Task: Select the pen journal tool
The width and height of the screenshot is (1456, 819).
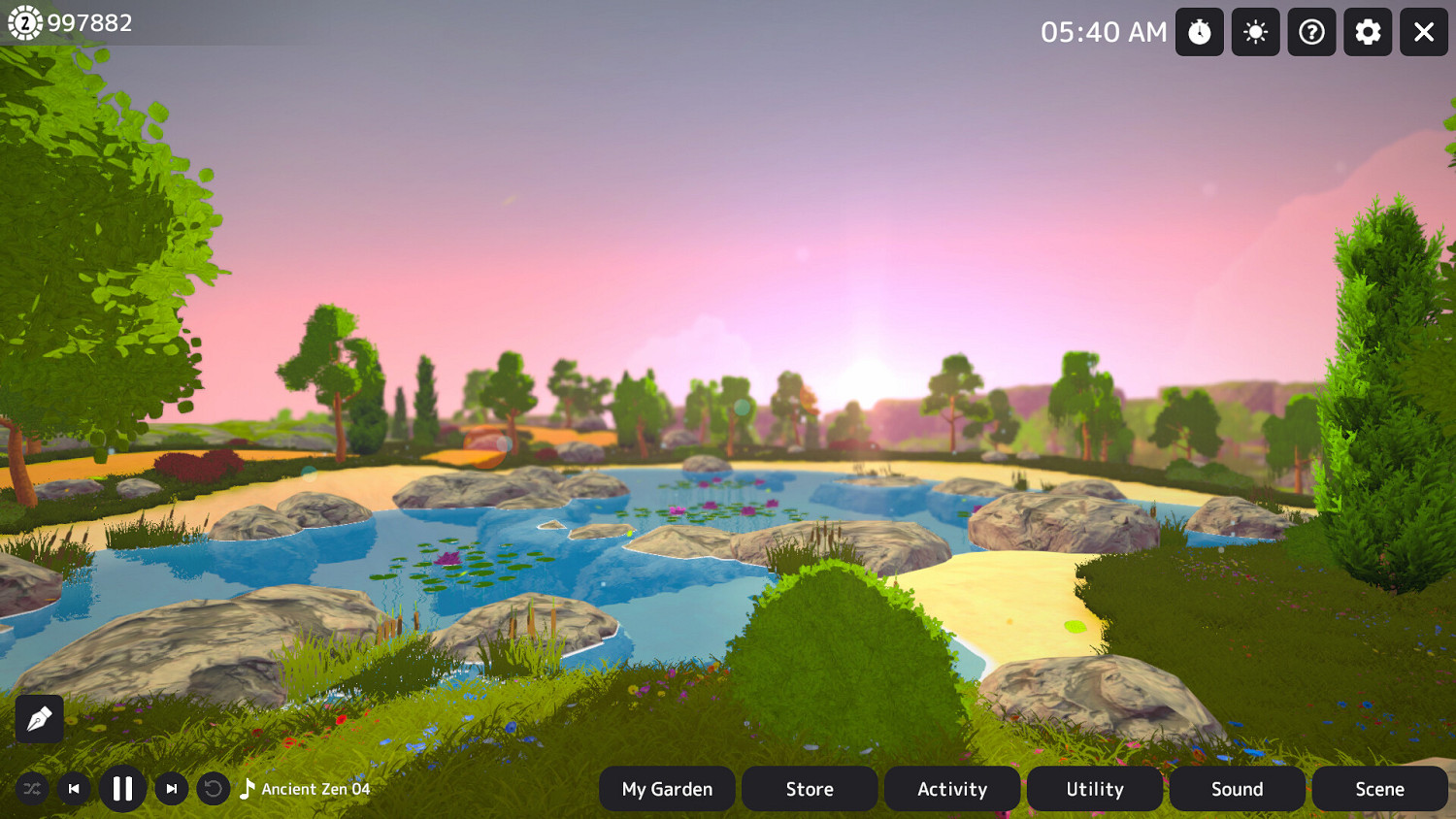Action: click(x=39, y=719)
